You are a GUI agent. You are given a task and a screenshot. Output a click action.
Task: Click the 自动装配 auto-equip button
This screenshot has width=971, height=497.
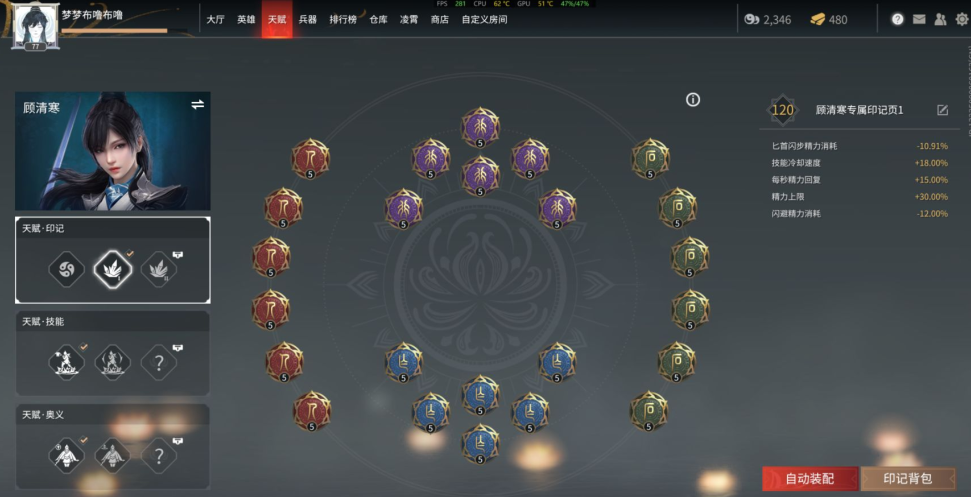tap(808, 479)
